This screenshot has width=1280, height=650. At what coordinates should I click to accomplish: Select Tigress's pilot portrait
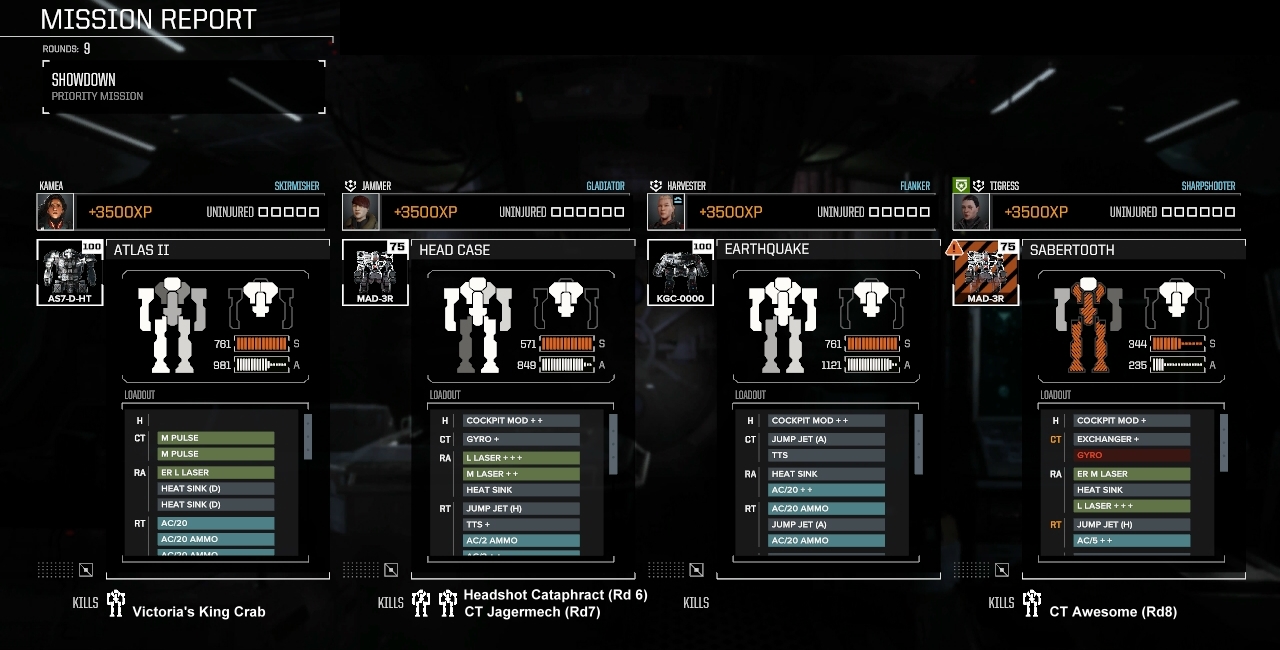pos(970,212)
